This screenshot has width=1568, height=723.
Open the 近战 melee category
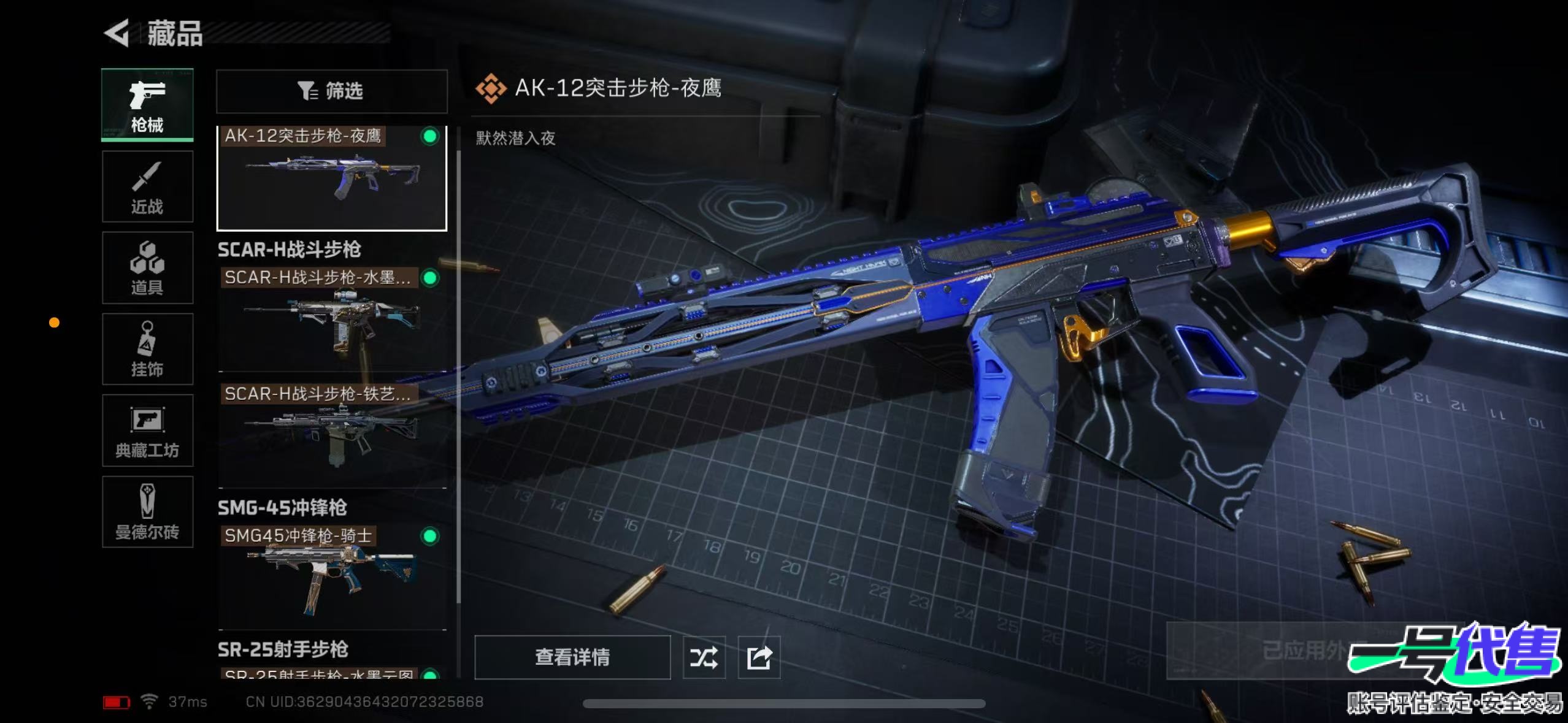147,186
